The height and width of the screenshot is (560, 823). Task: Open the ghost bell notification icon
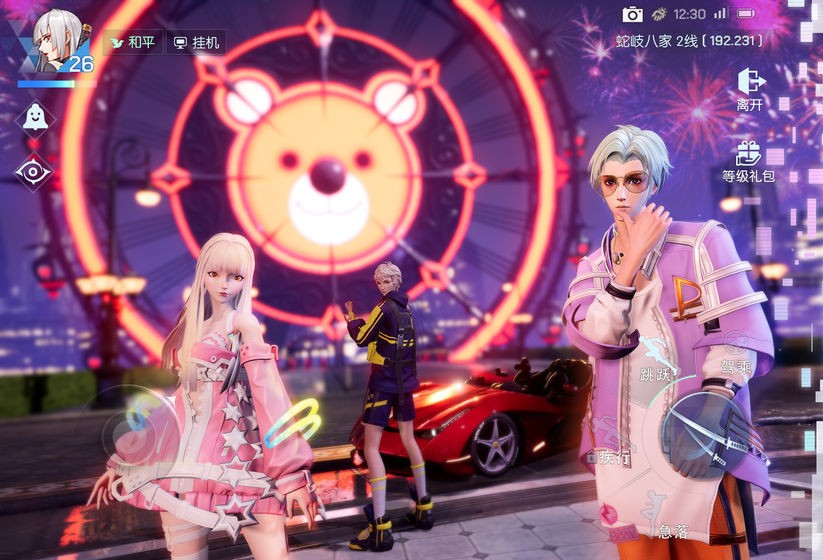[x=34, y=116]
